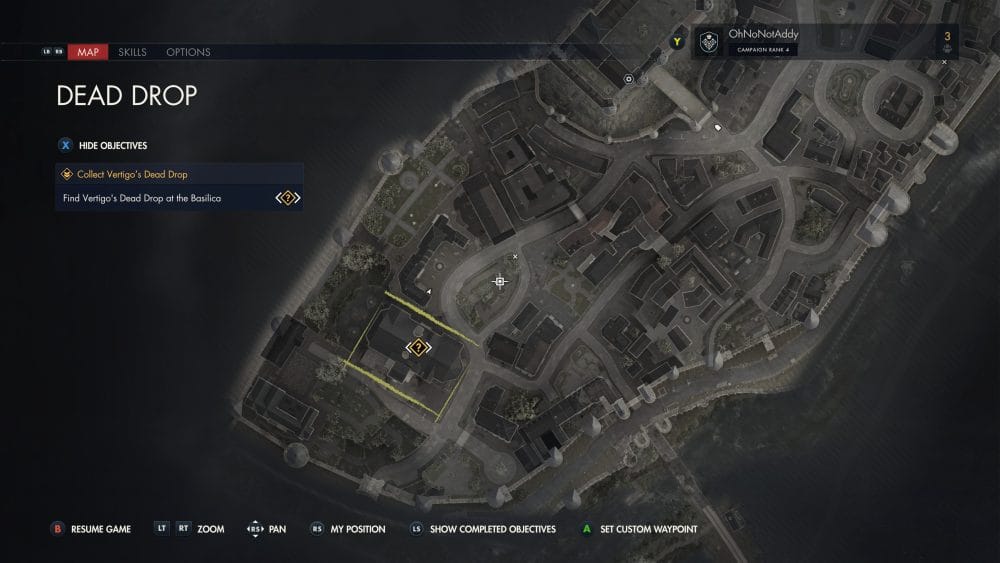Viewport: 1000px width, 563px height.
Task: Show completed objectives
Action: tap(483, 529)
